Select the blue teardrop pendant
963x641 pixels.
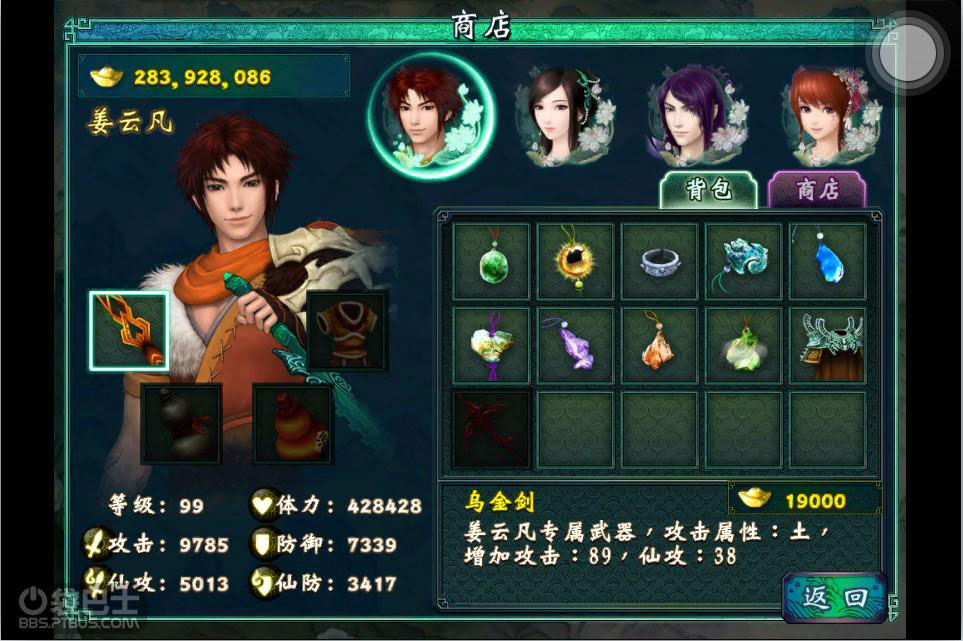[827, 262]
